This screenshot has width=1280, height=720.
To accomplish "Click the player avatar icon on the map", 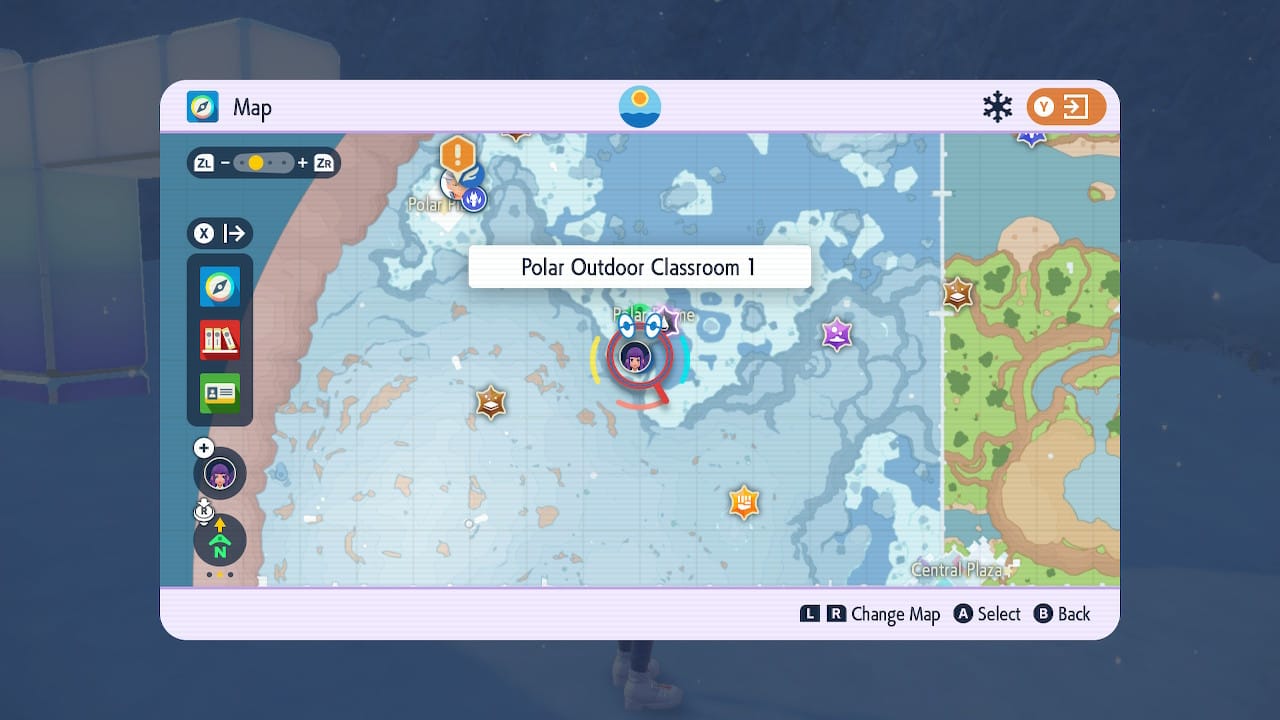I will tap(637, 357).
